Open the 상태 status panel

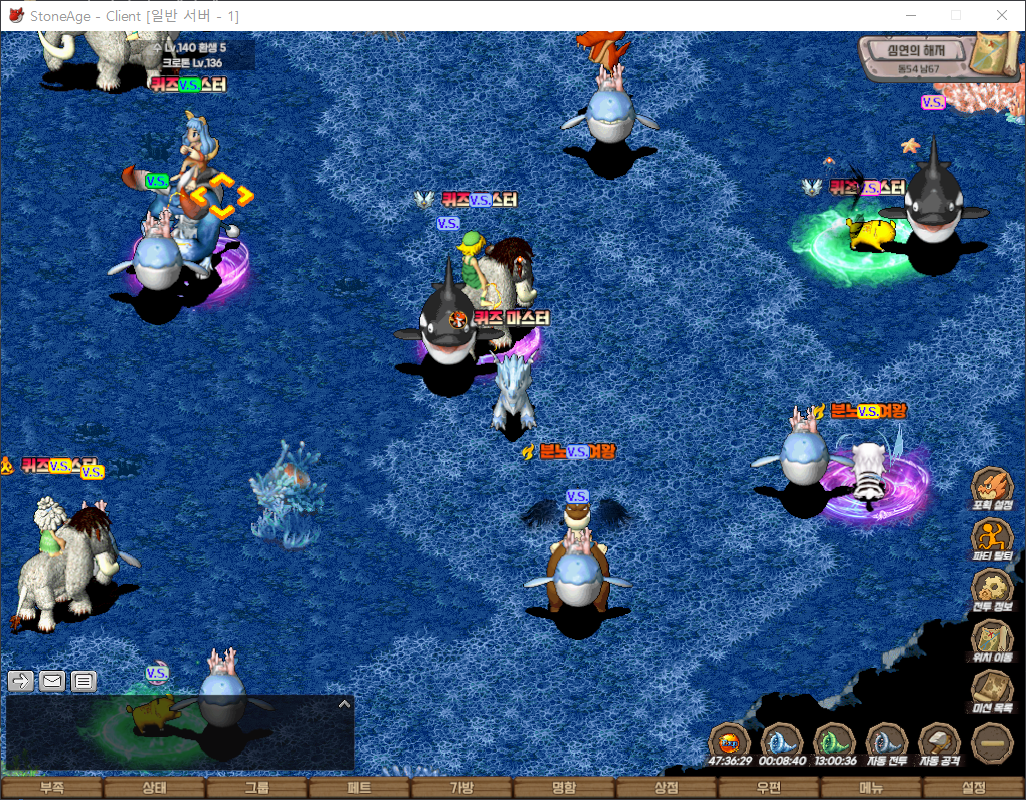point(154,788)
